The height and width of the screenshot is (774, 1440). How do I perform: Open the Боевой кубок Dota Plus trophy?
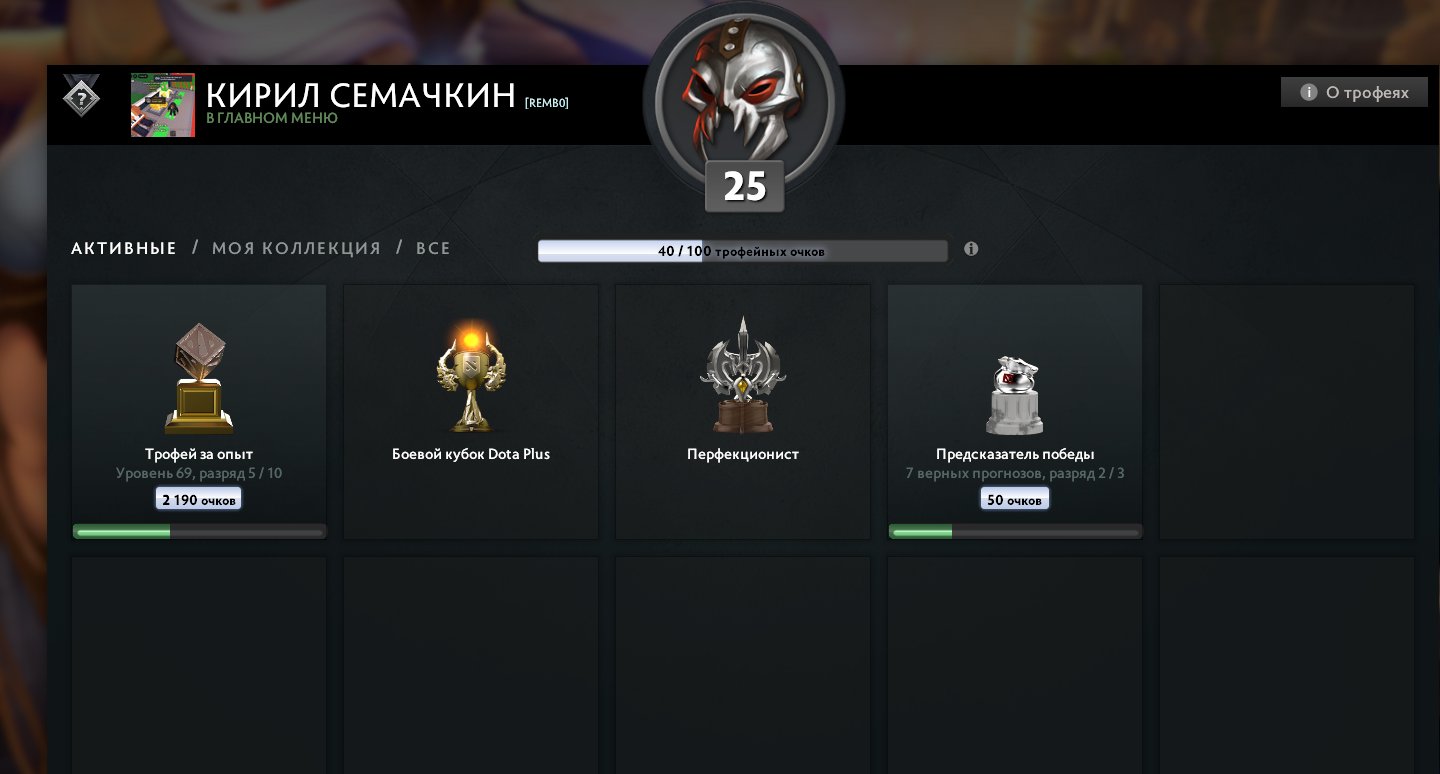click(470, 375)
